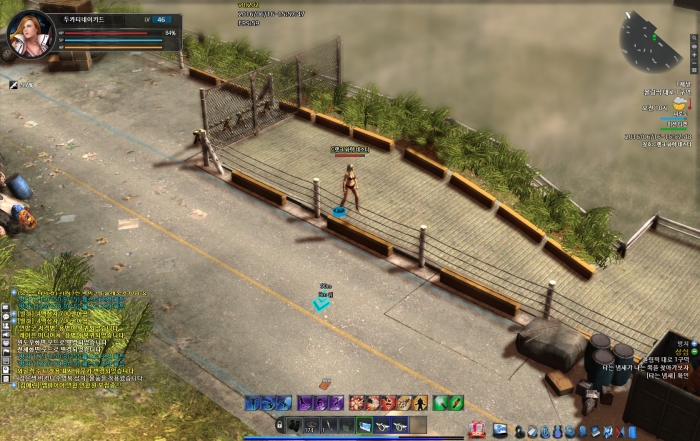Click the hotbar lock icon

click(x=281, y=427)
